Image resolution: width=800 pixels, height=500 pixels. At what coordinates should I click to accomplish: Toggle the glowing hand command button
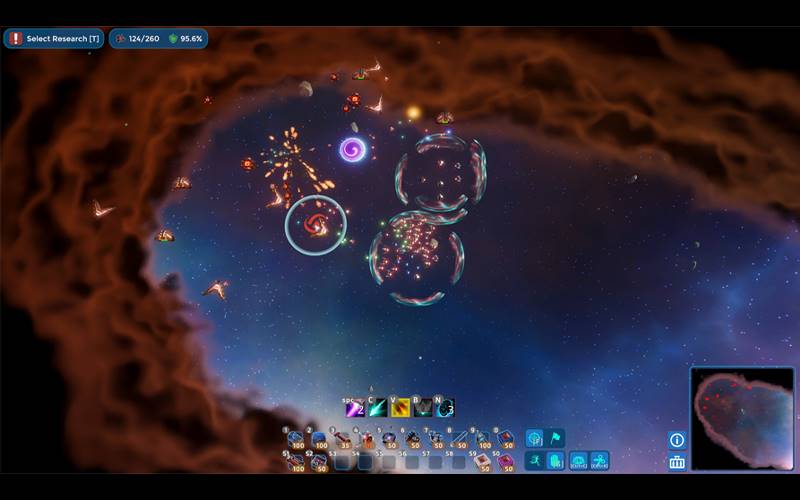point(556,461)
